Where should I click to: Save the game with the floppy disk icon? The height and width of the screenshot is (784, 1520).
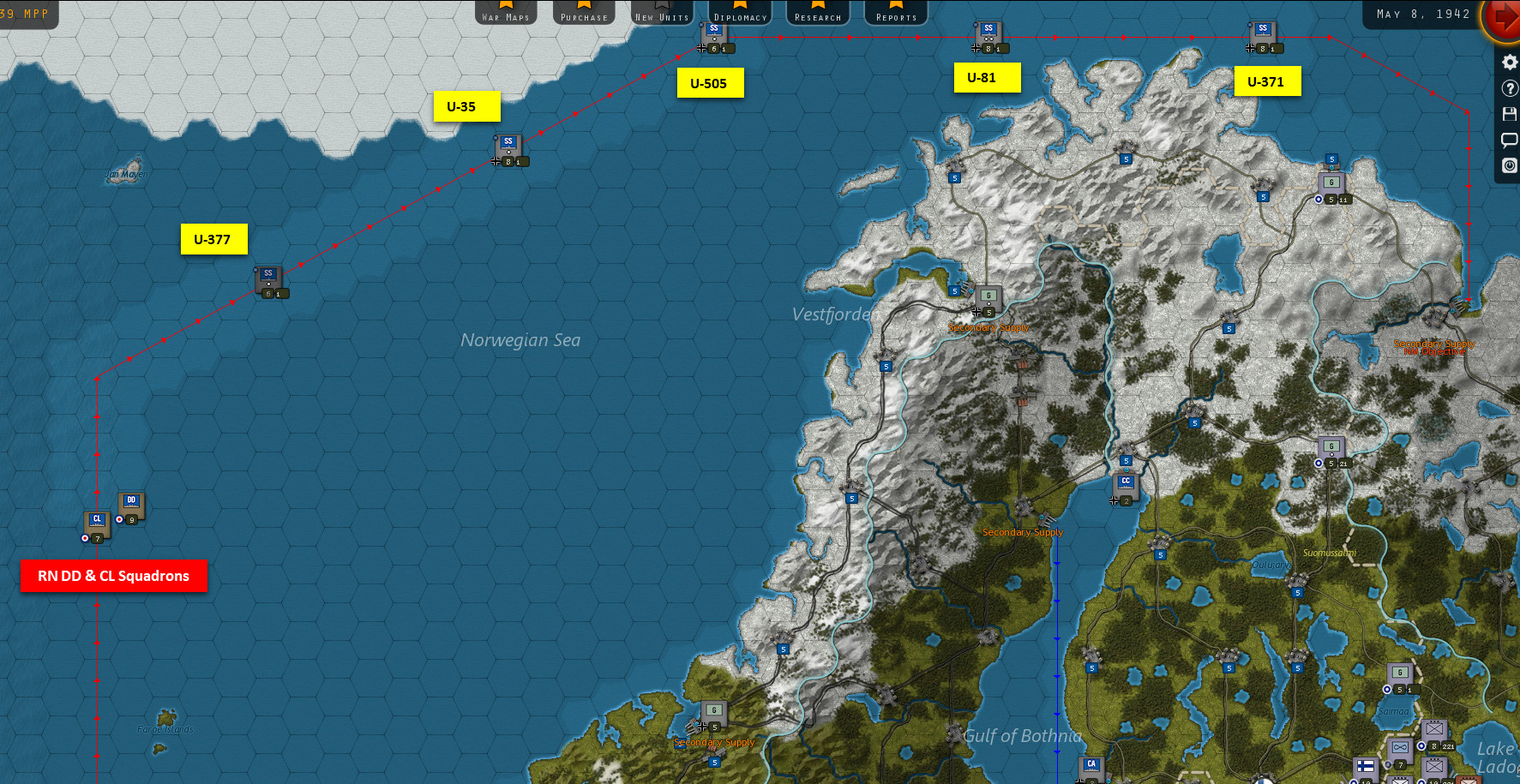point(1510,114)
